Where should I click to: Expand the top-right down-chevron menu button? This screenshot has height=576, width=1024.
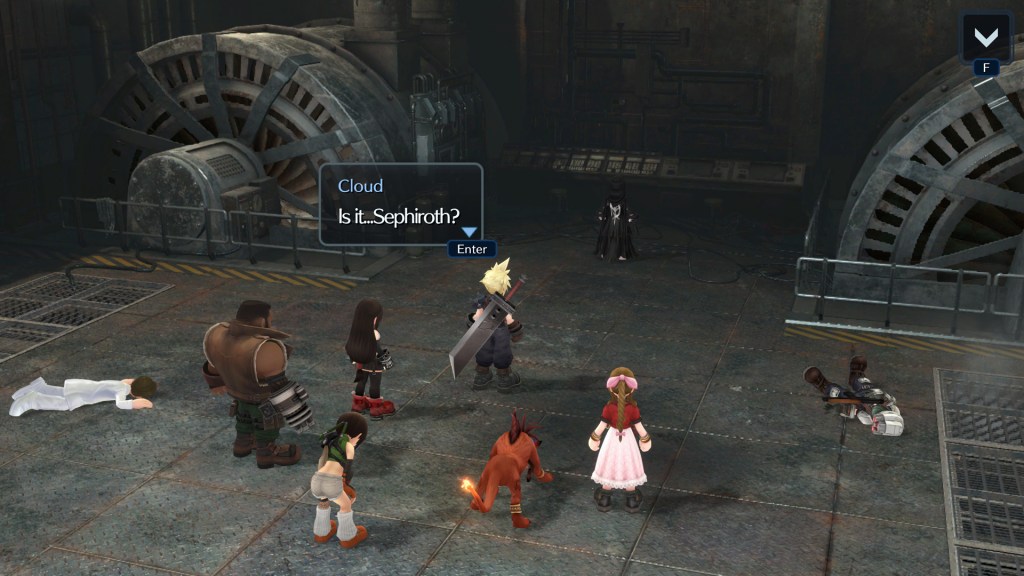click(985, 37)
